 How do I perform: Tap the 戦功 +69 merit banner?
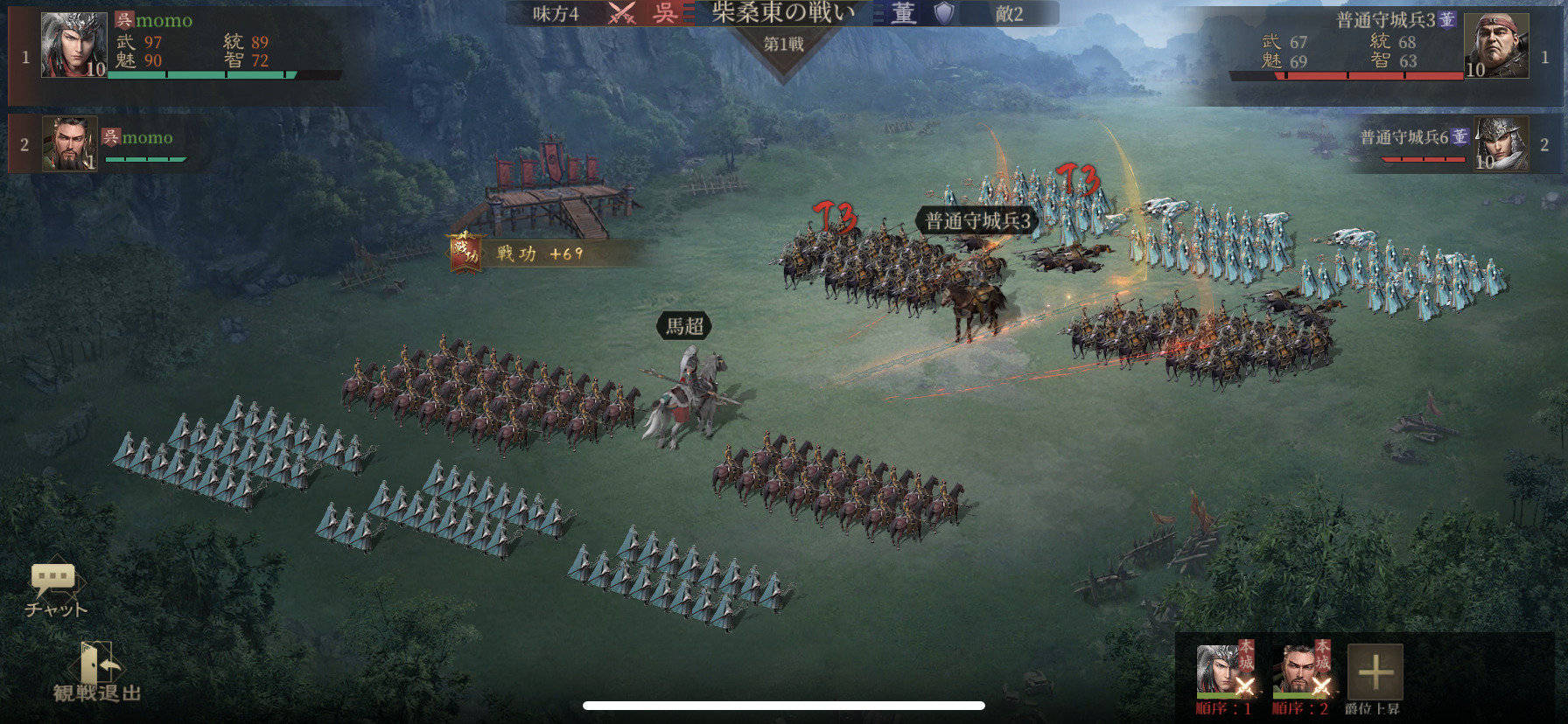[x=525, y=254]
